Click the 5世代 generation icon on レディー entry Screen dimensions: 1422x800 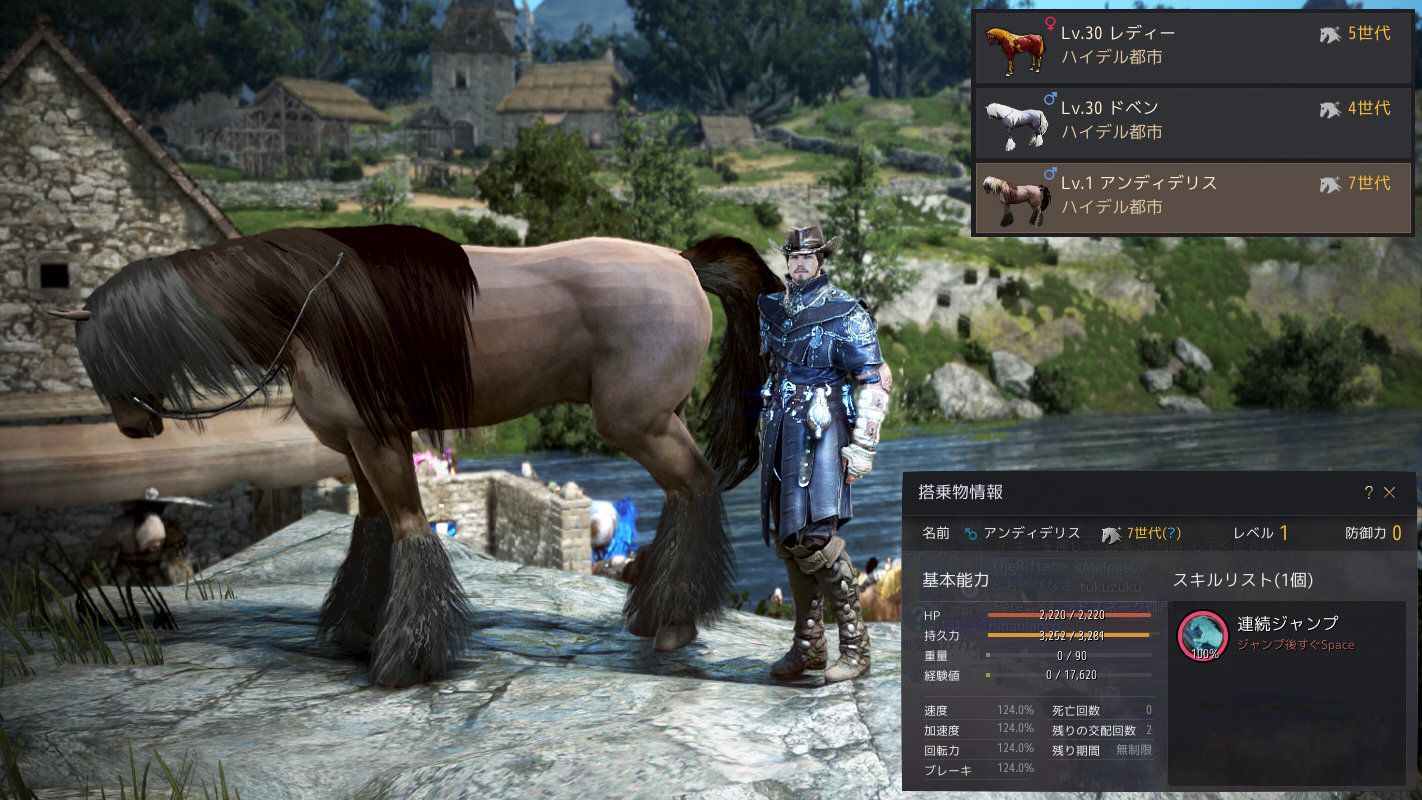1331,33
